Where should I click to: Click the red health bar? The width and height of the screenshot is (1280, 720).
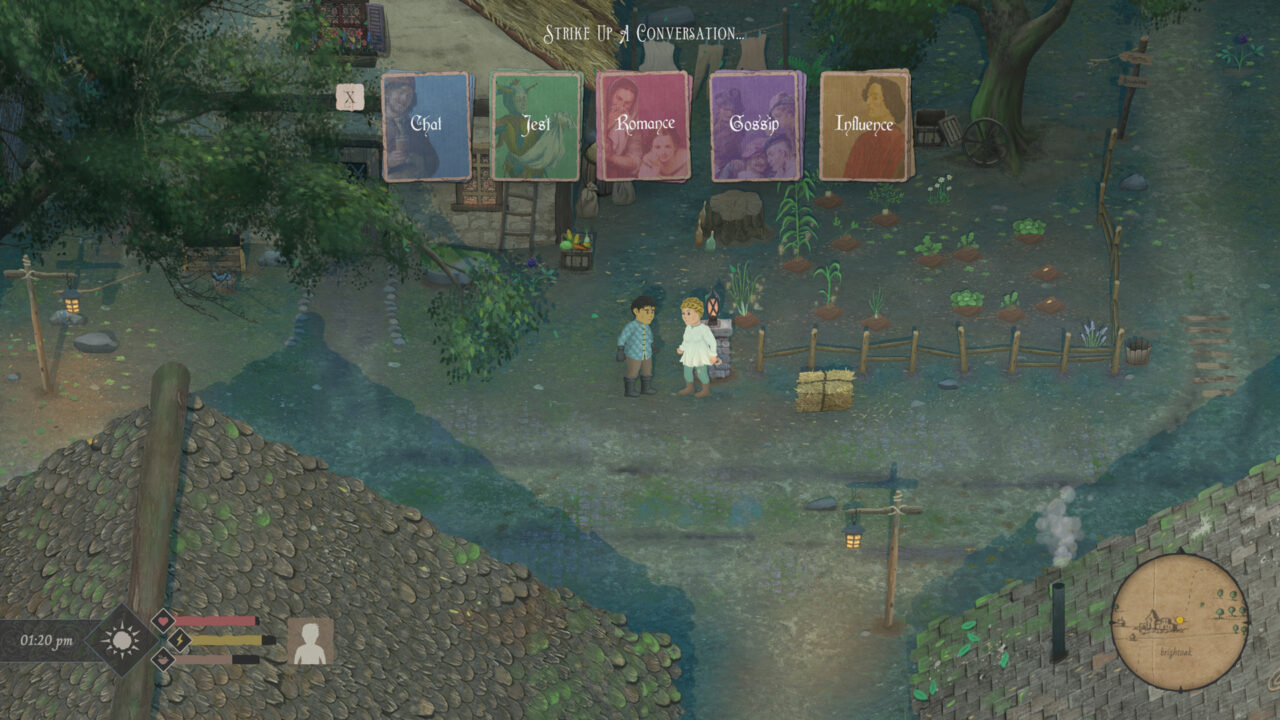tap(216, 621)
